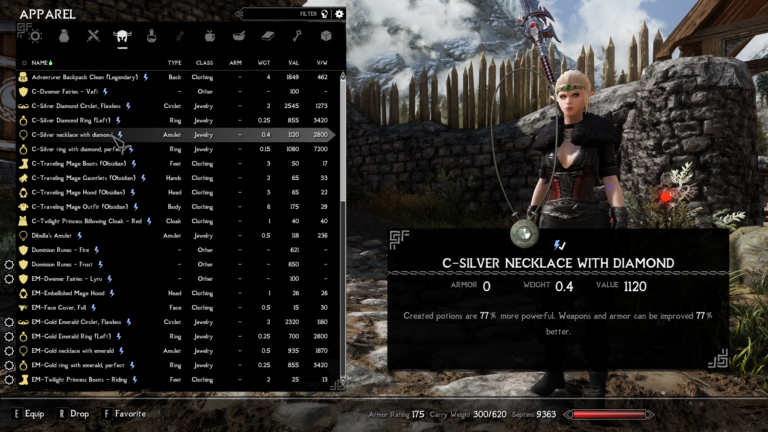Select the favorites star category tab
This screenshot has height=432, width=768.
point(36,36)
